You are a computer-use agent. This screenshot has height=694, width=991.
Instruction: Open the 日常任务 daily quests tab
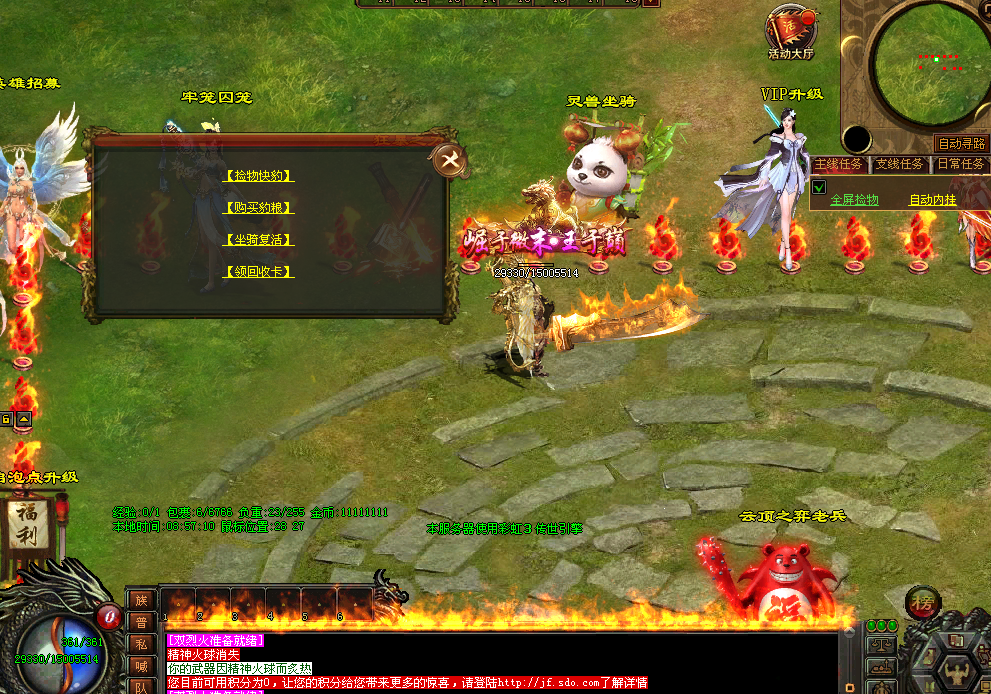coord(960,164)
